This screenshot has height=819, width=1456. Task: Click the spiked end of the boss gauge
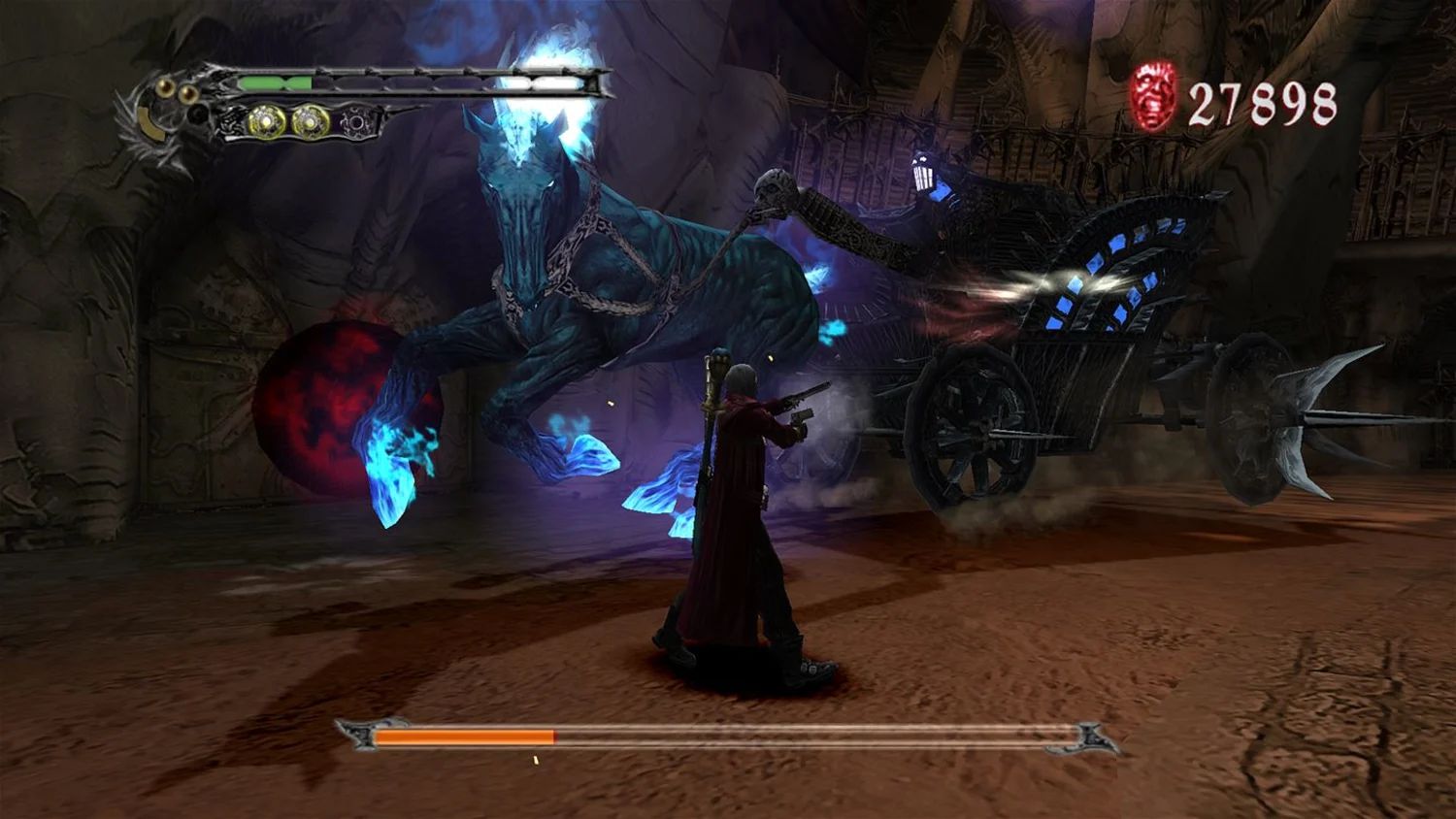point(1089,737)
